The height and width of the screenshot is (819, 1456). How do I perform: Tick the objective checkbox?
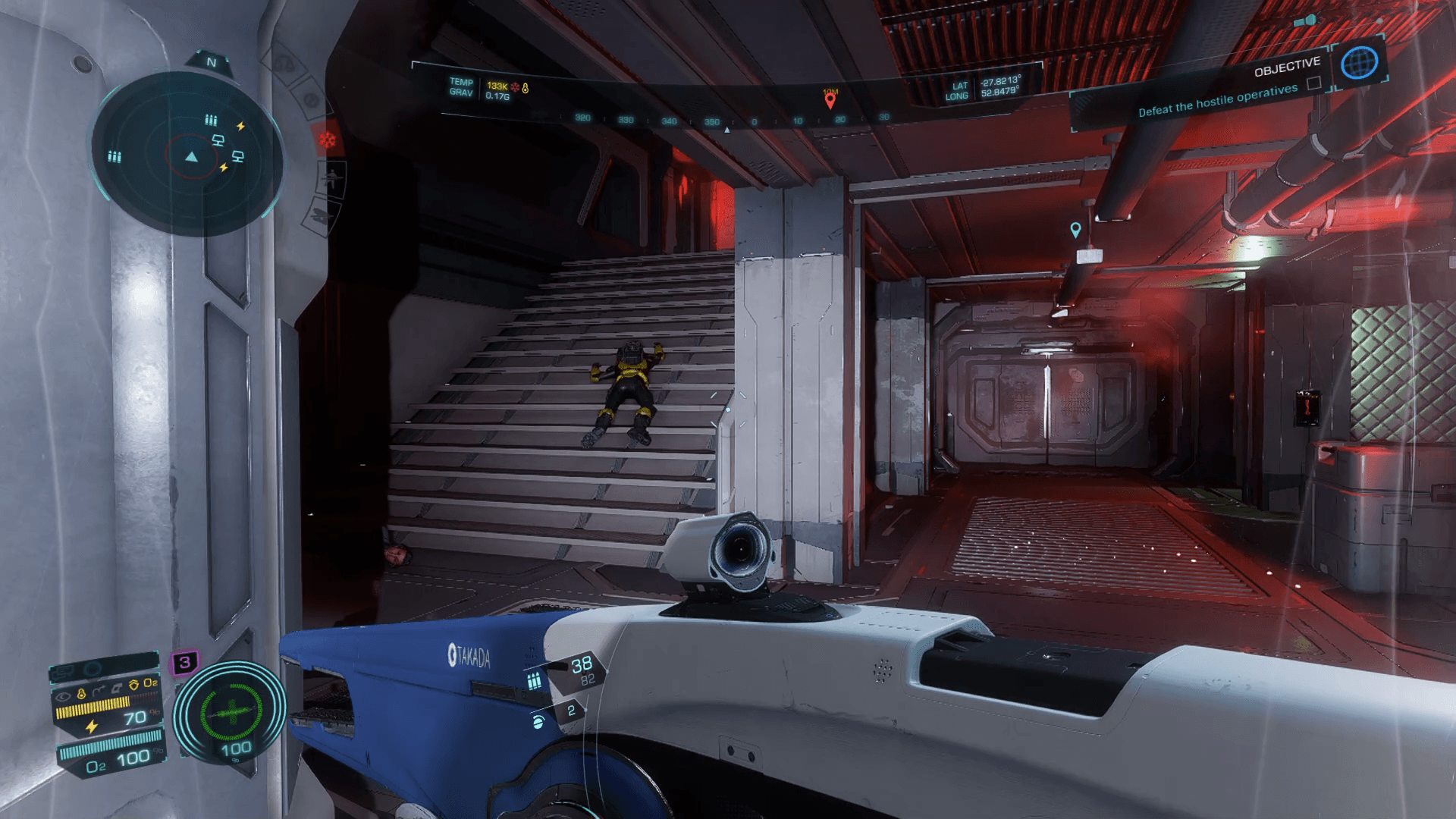coord(1314,83)
